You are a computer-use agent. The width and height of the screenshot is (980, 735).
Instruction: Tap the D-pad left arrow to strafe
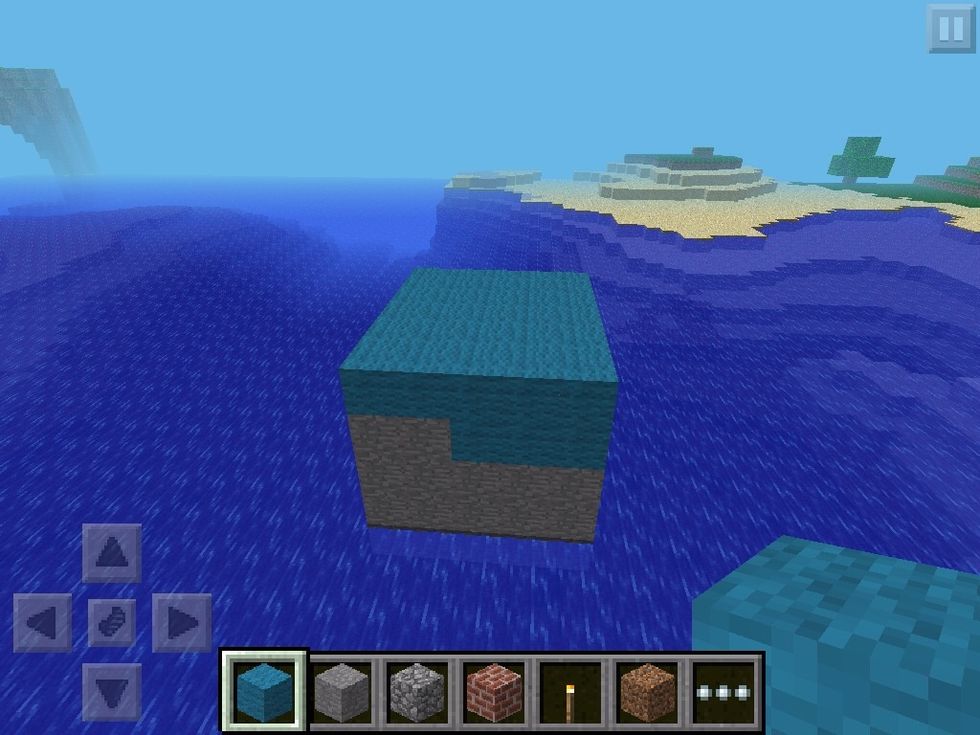tap(42, 622)
